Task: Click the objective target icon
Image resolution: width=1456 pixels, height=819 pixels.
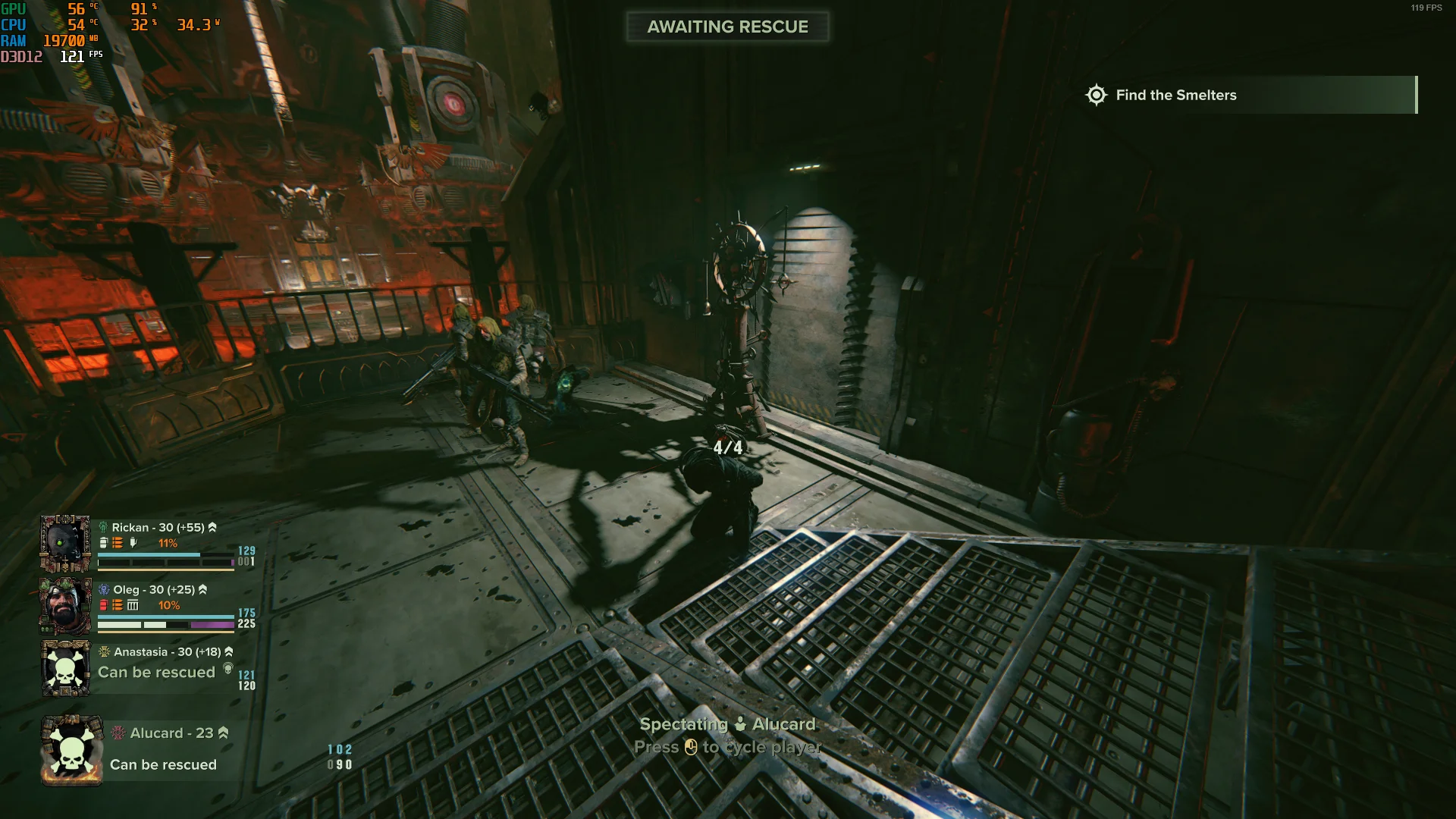Action: point(1096,95)
